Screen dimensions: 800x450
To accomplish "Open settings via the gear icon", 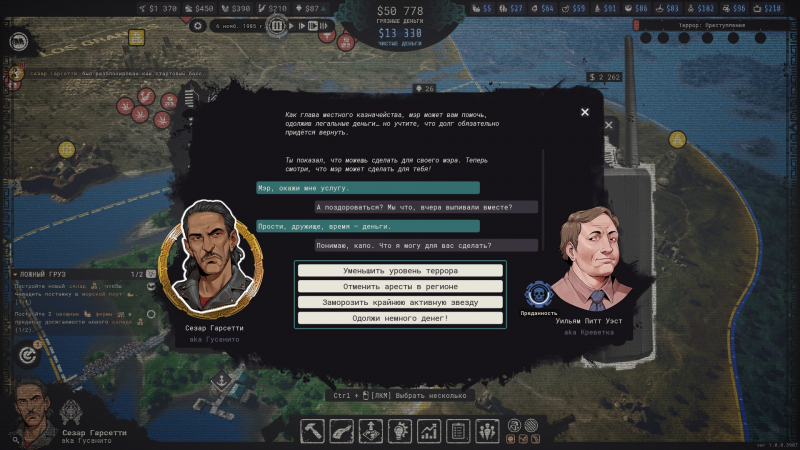I will pos(198,26).
